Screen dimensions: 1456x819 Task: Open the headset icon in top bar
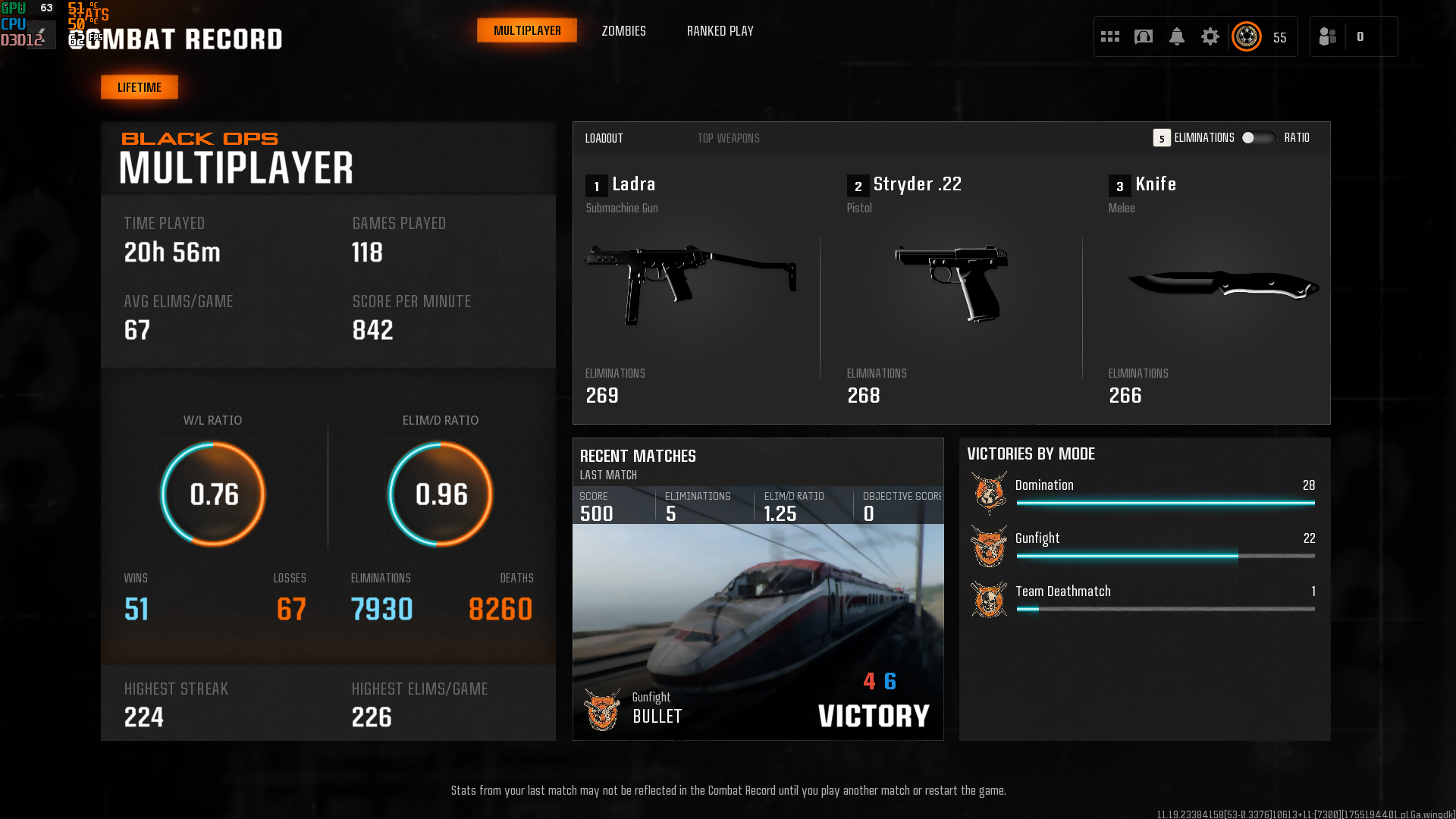pyautogui.click(x=1144, y=36)
